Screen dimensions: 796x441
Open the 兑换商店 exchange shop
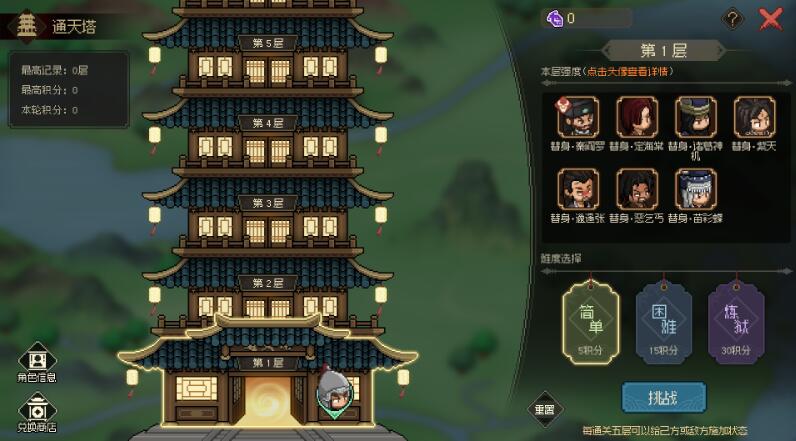click(x=37, y=409)
